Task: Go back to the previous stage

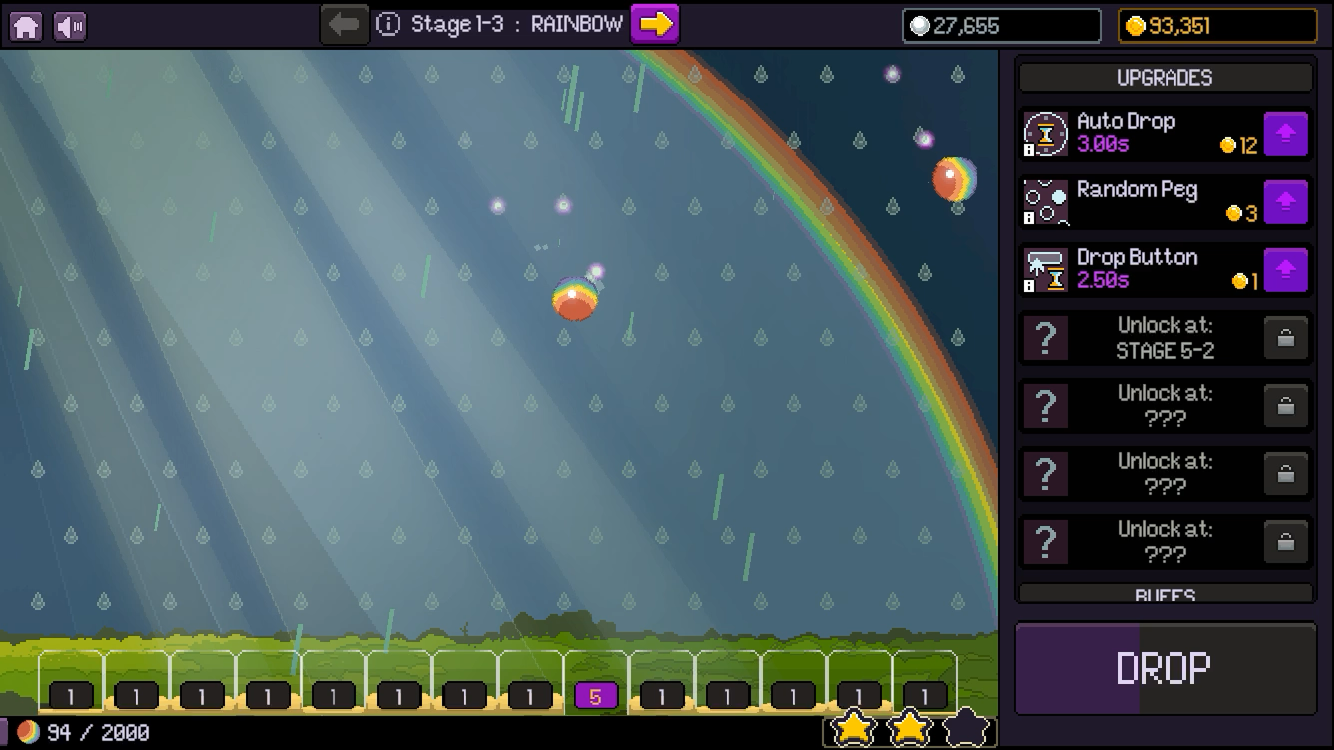Action: coord(344,24)
